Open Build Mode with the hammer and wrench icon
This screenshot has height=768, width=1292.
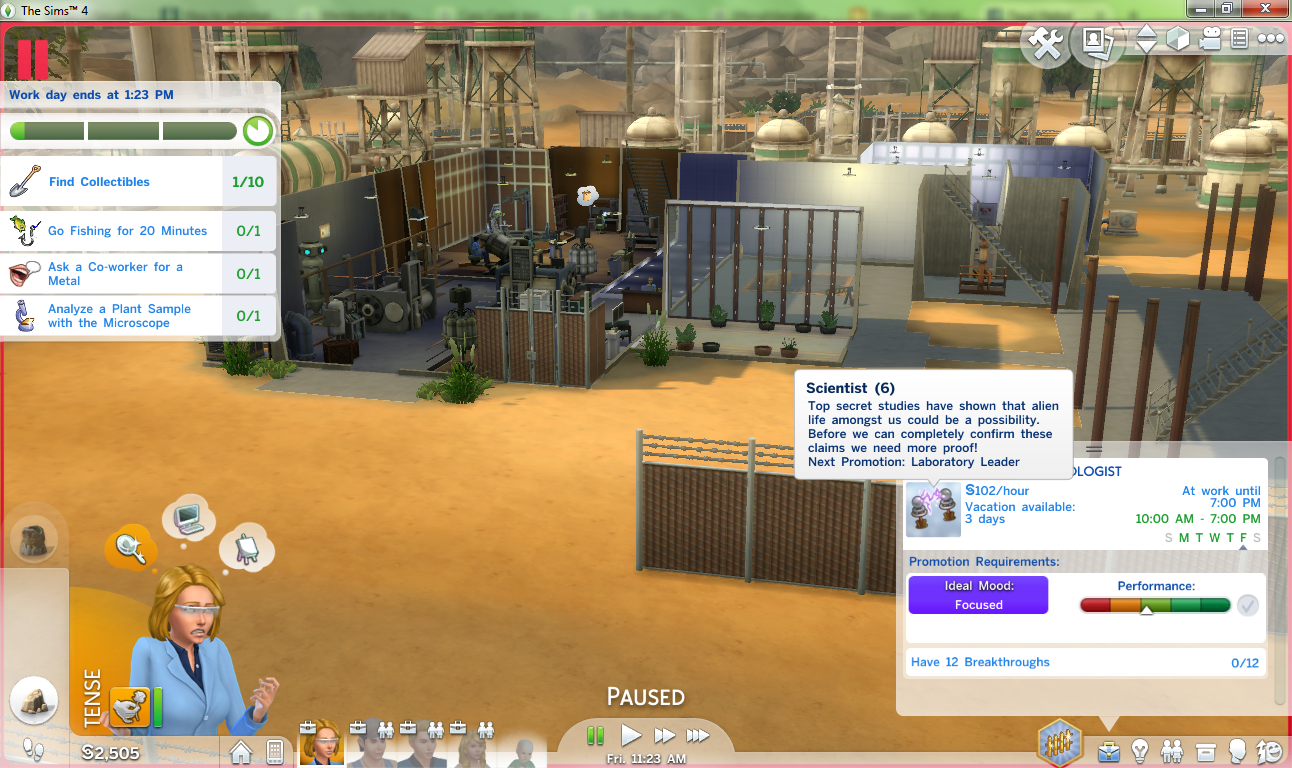point(1046,44)
